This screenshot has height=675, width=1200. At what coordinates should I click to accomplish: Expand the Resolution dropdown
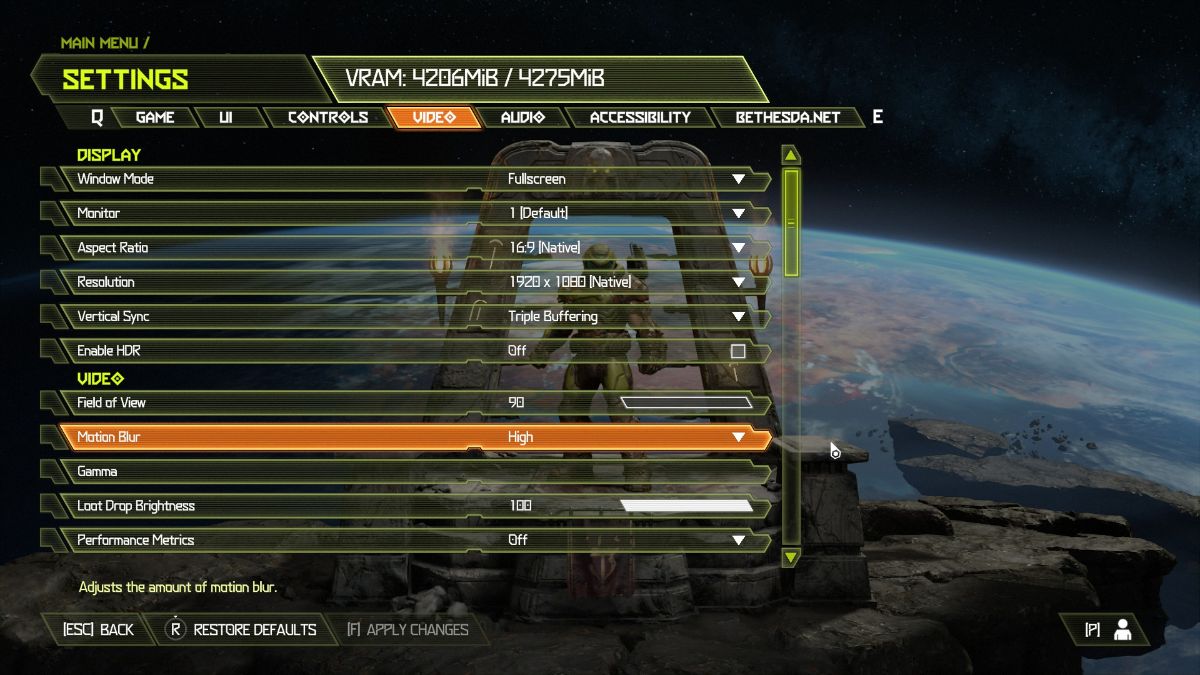[x=738, y=282]
